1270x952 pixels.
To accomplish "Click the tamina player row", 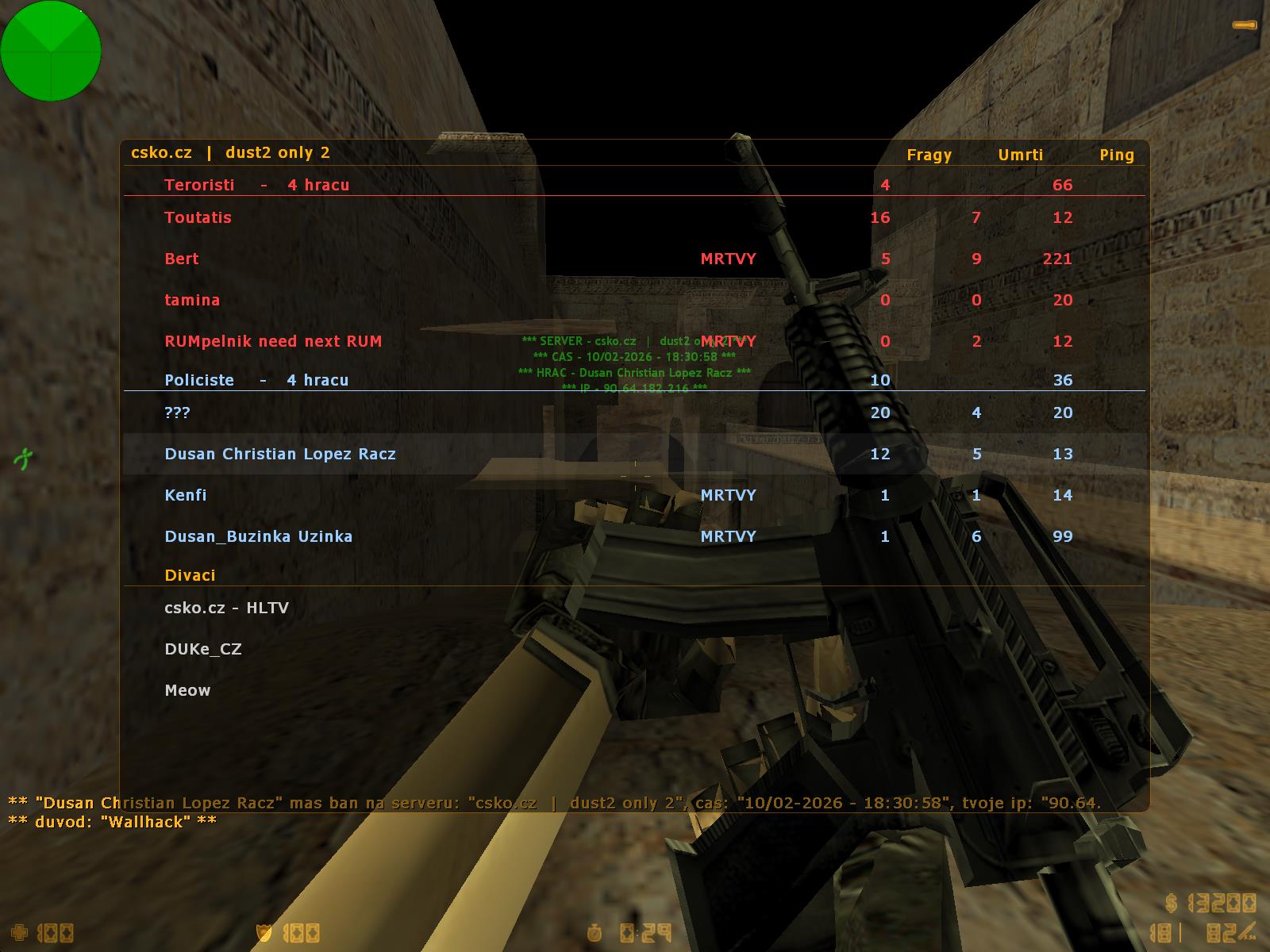I will (x=192, y=300).
